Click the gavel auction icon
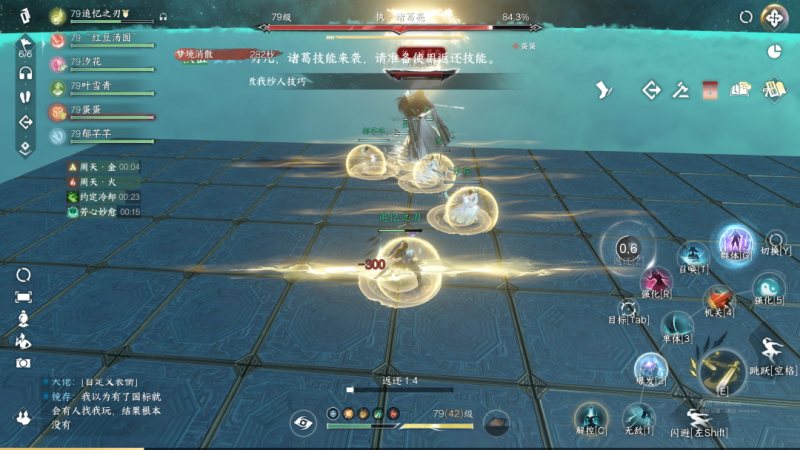Screen dimensions: 800x450 [x=681, y=90]
